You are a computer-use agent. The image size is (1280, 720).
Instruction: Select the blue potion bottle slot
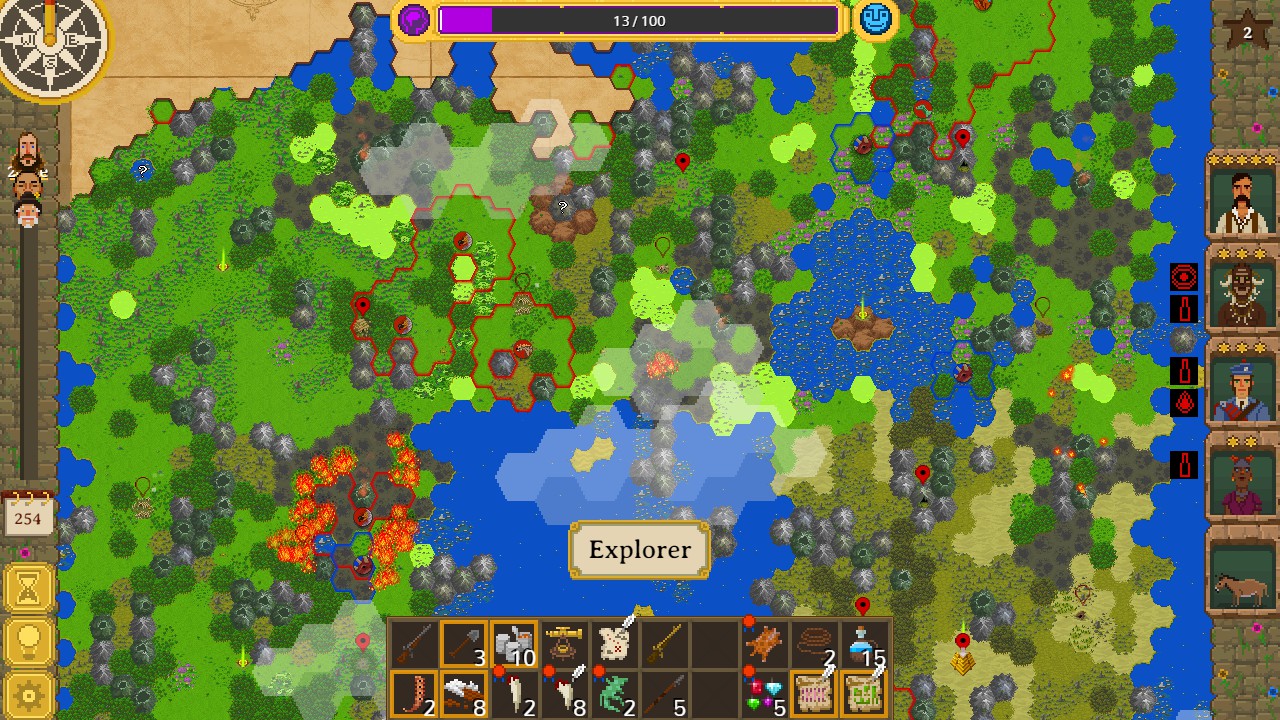pyautogui.click(x=865, y=644)
